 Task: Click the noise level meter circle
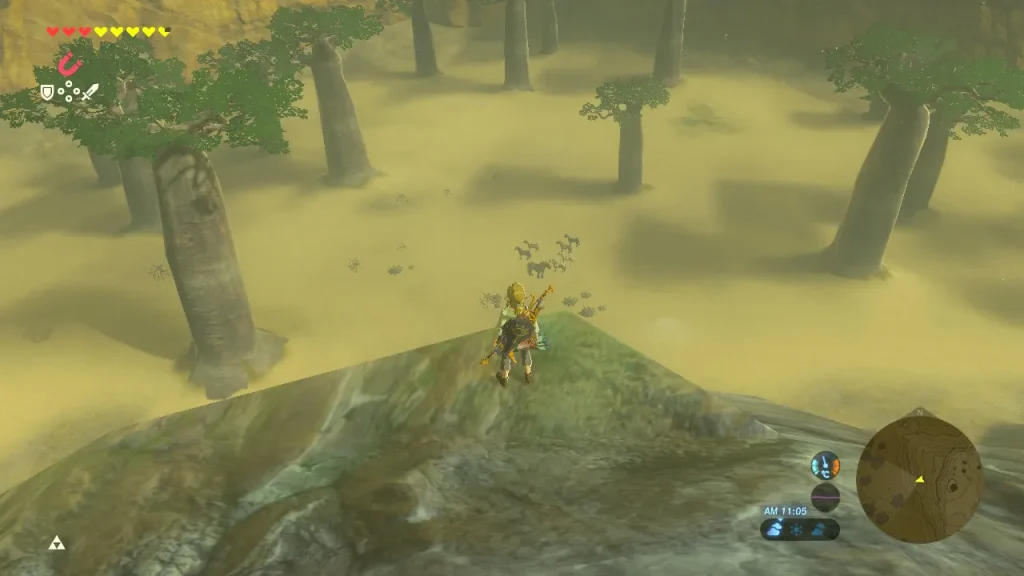click(825, 497)
